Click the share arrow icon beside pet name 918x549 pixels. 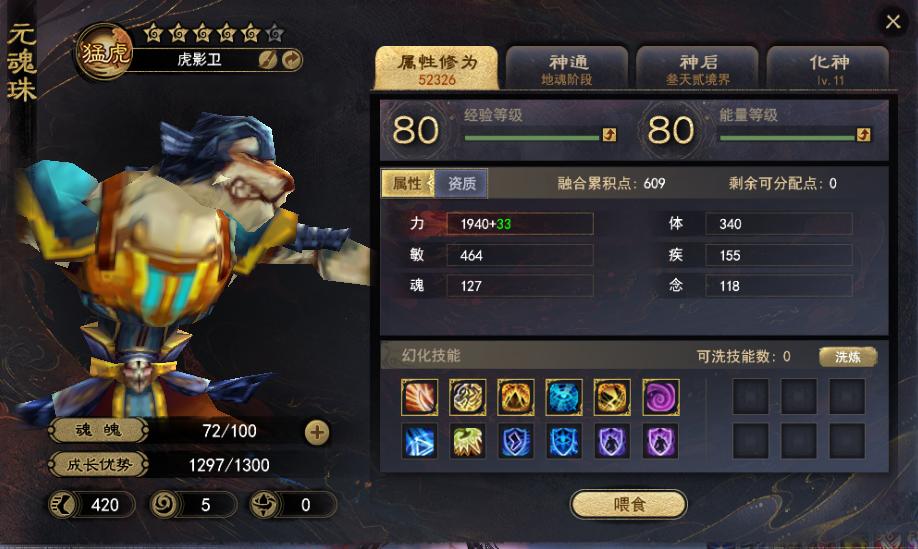click(x=291, y=60)
